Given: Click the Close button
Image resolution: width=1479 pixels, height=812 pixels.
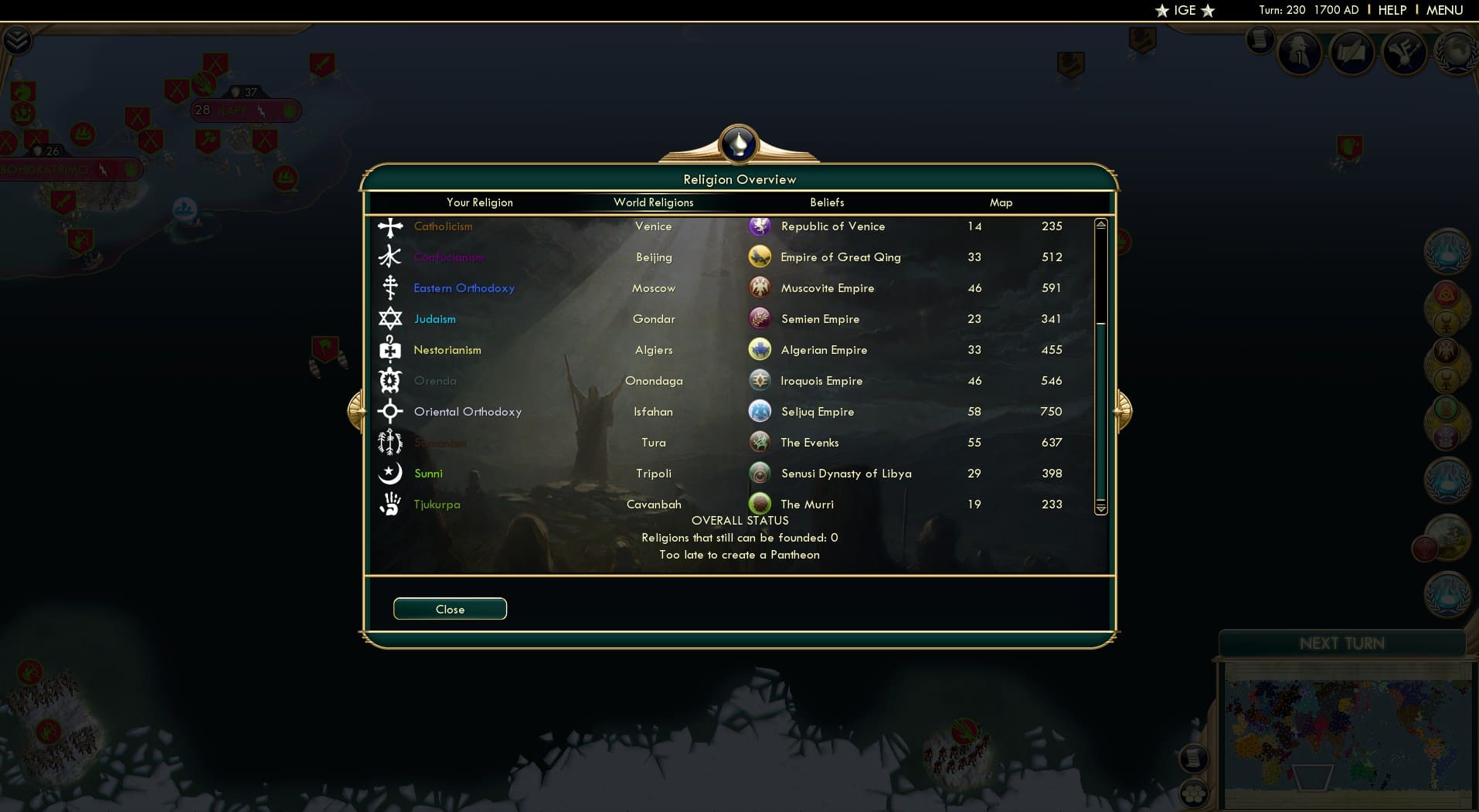Looking at the screenshot, I should pos(449,609).
